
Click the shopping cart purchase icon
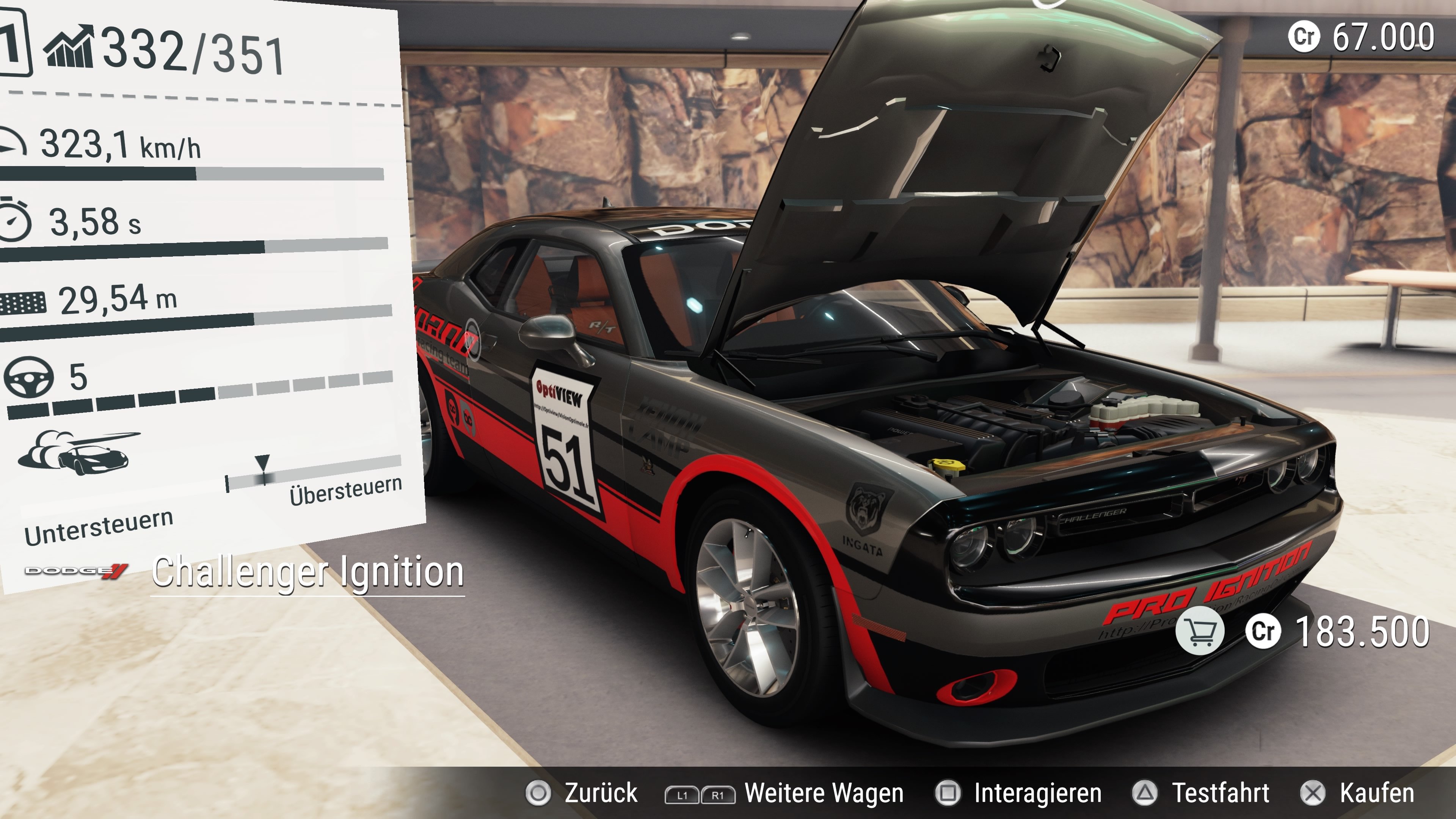tap(1200, 631)
